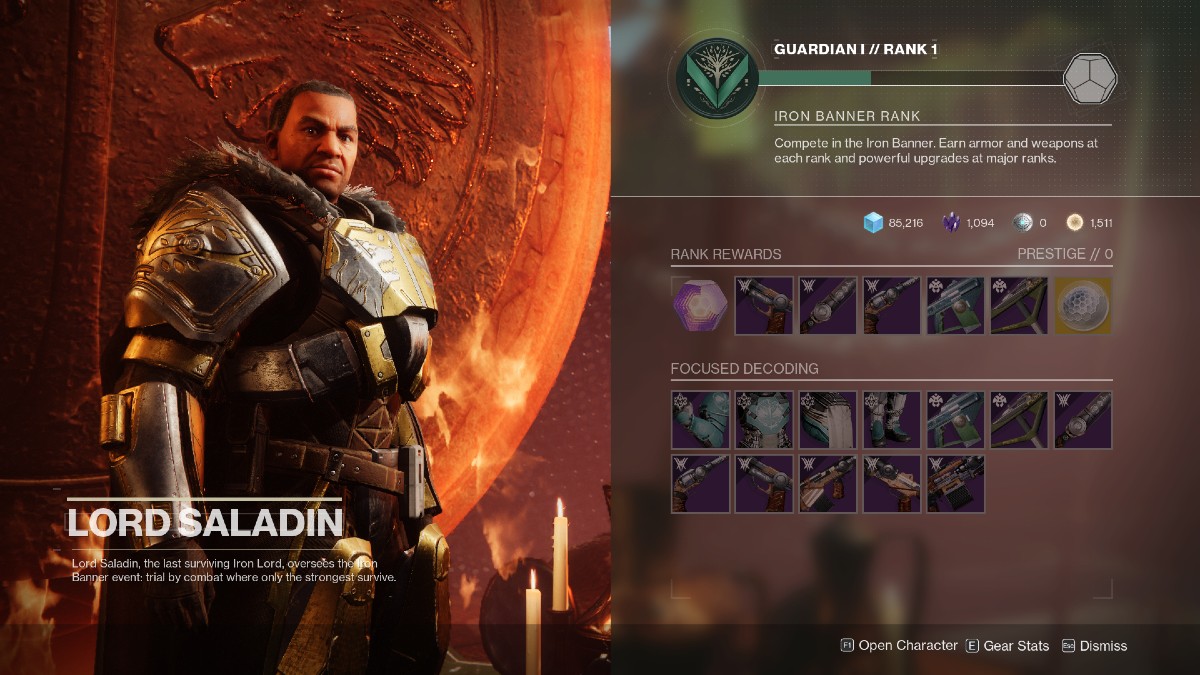The height and width of the screenshot is (675, 1200).
Task: Choose the bow in Rank Rewards
Action: (x=1019, y=305)
